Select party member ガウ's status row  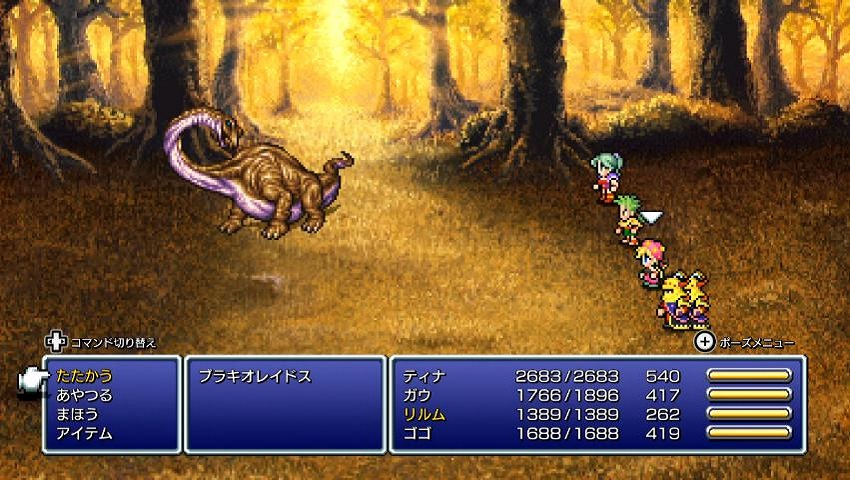click(596, 395)
